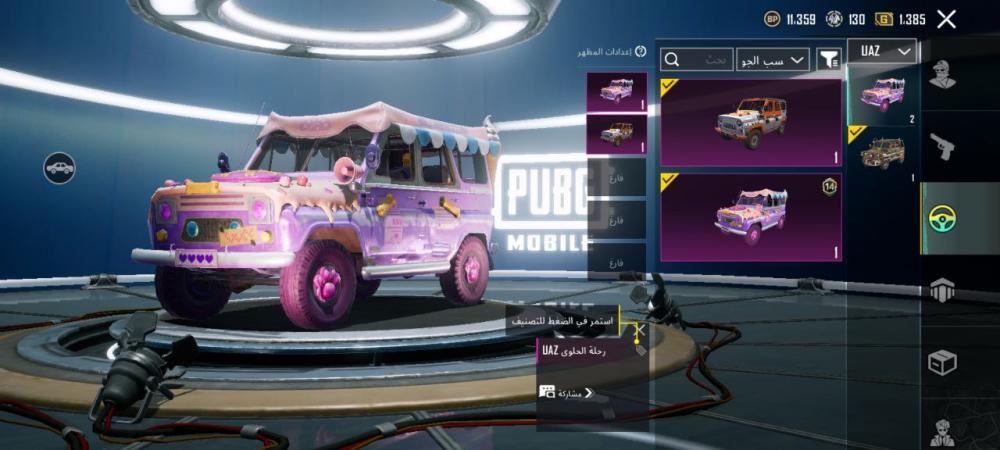Open the supply crate category tab

tap(942, 361)
